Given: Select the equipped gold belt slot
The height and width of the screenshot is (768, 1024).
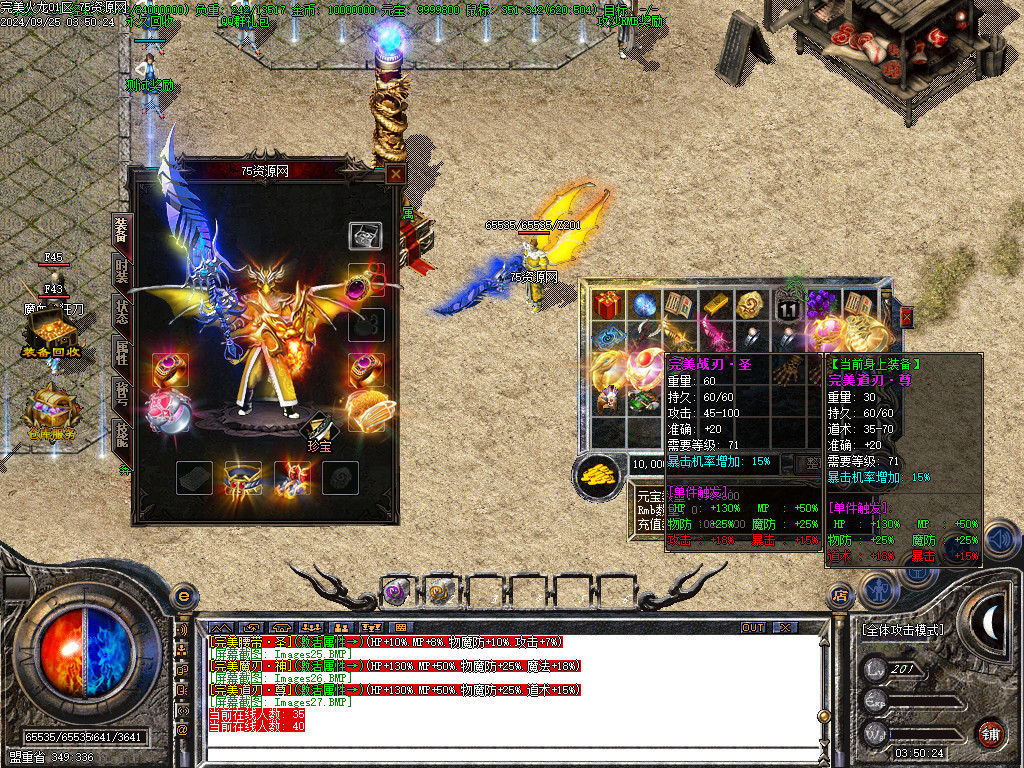Looking at the screenshot, I should (242, 478).
